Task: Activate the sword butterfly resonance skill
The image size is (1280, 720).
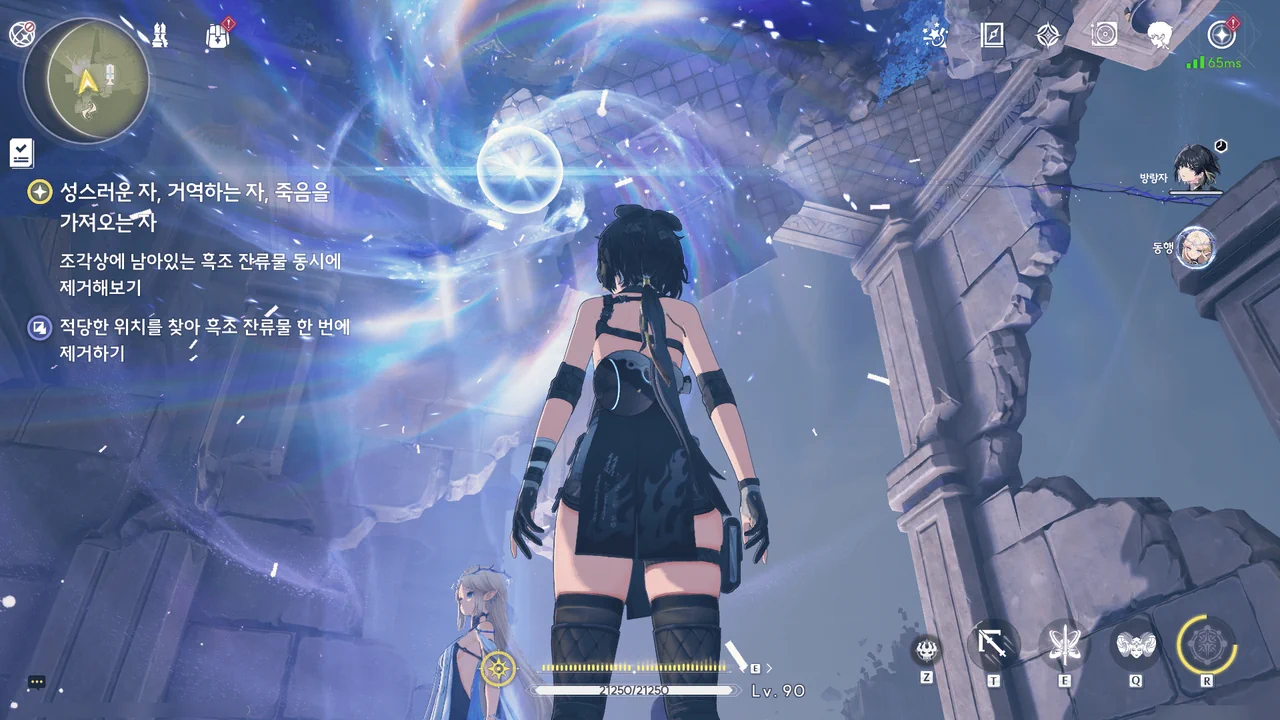Action: [x=1064, y=645]
